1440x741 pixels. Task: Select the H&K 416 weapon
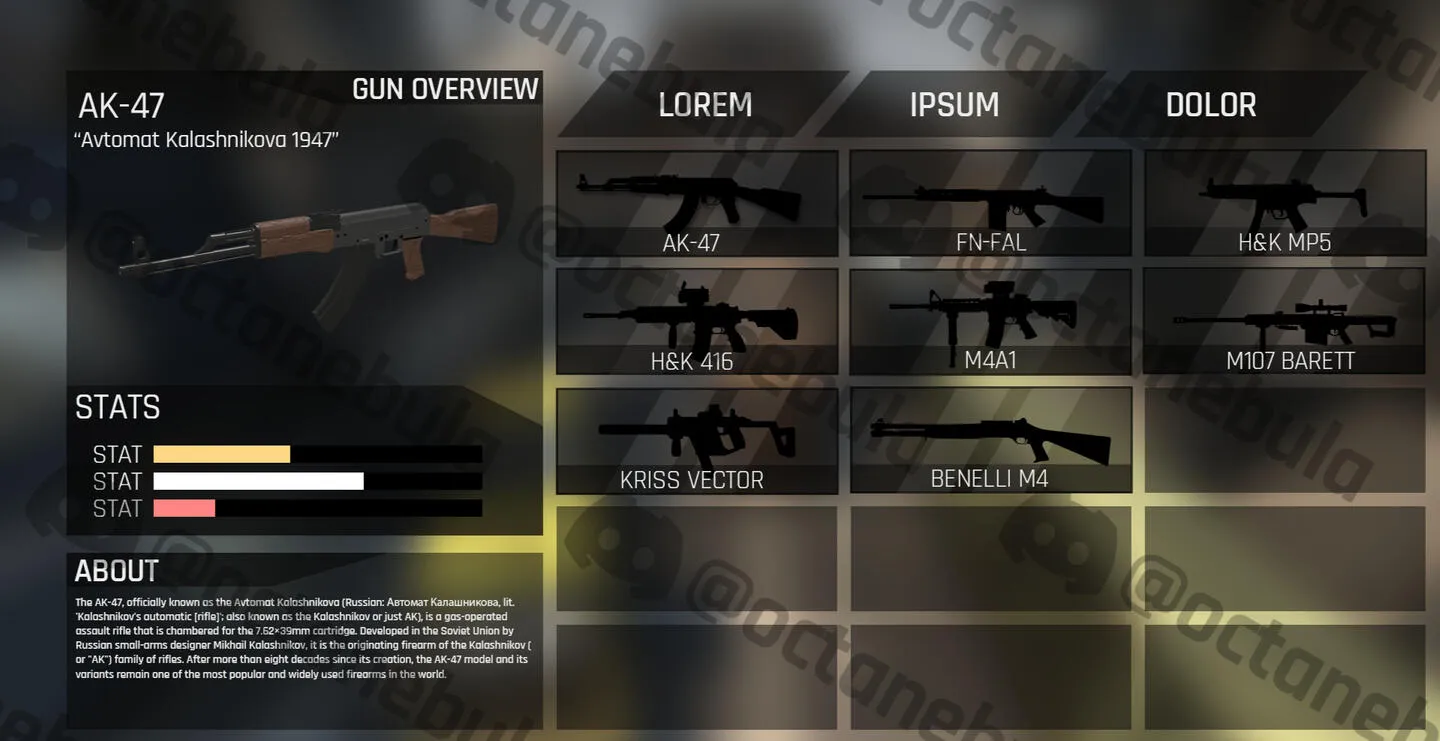coord(696,321)
